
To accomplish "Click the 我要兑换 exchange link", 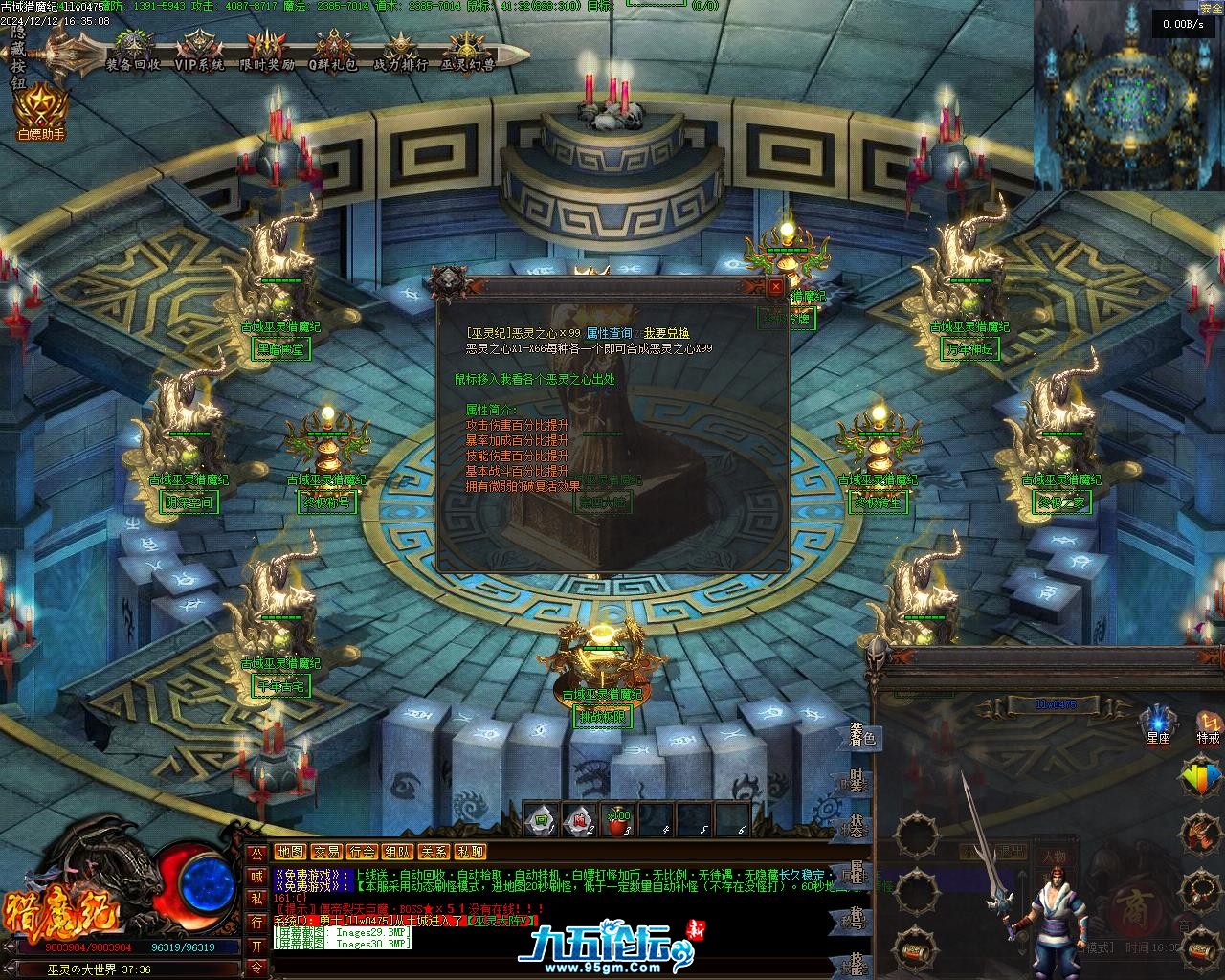I will (666, 333).
